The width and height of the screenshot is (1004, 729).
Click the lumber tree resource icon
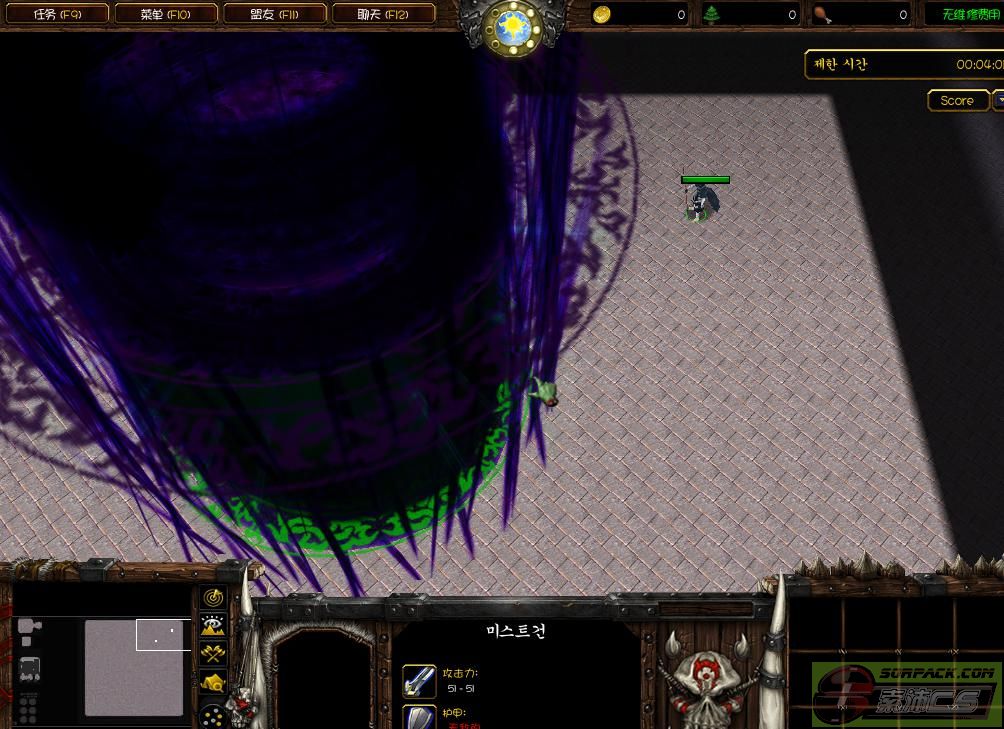pos(712,14)
